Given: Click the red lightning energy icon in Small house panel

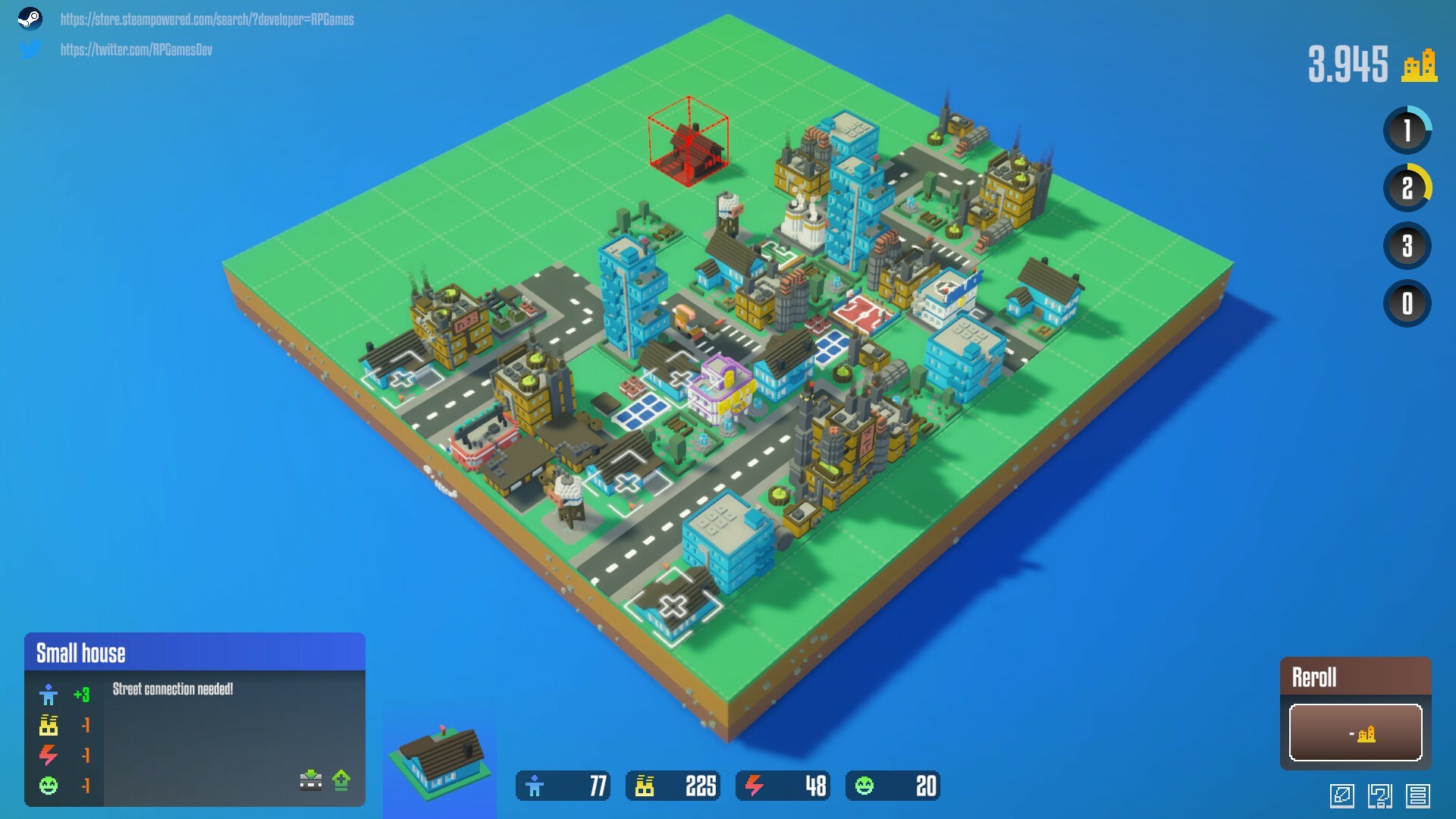Looking at the screenshot, I should click(x=48, y=755).
